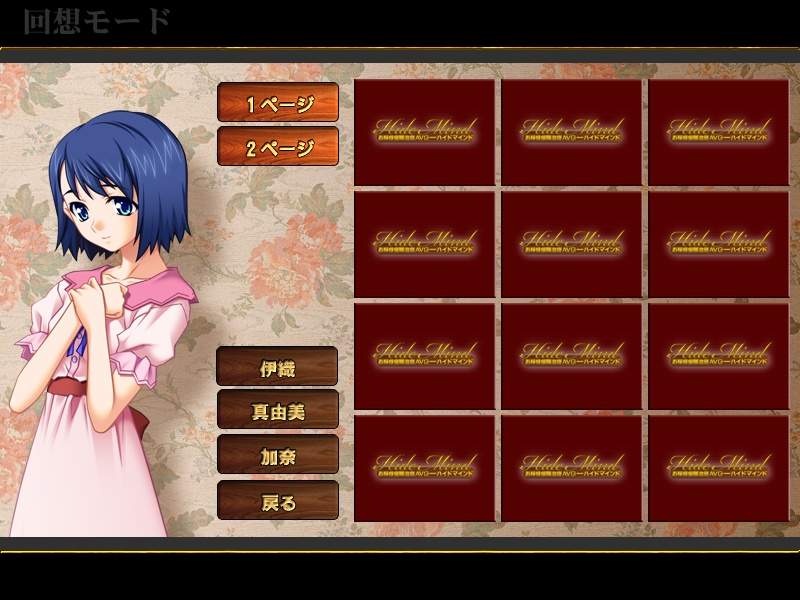Image resolution: width=800 pixels, height=600 pixels.
Task: Choose the 真由美 character button
Action: tap(277, 410)
